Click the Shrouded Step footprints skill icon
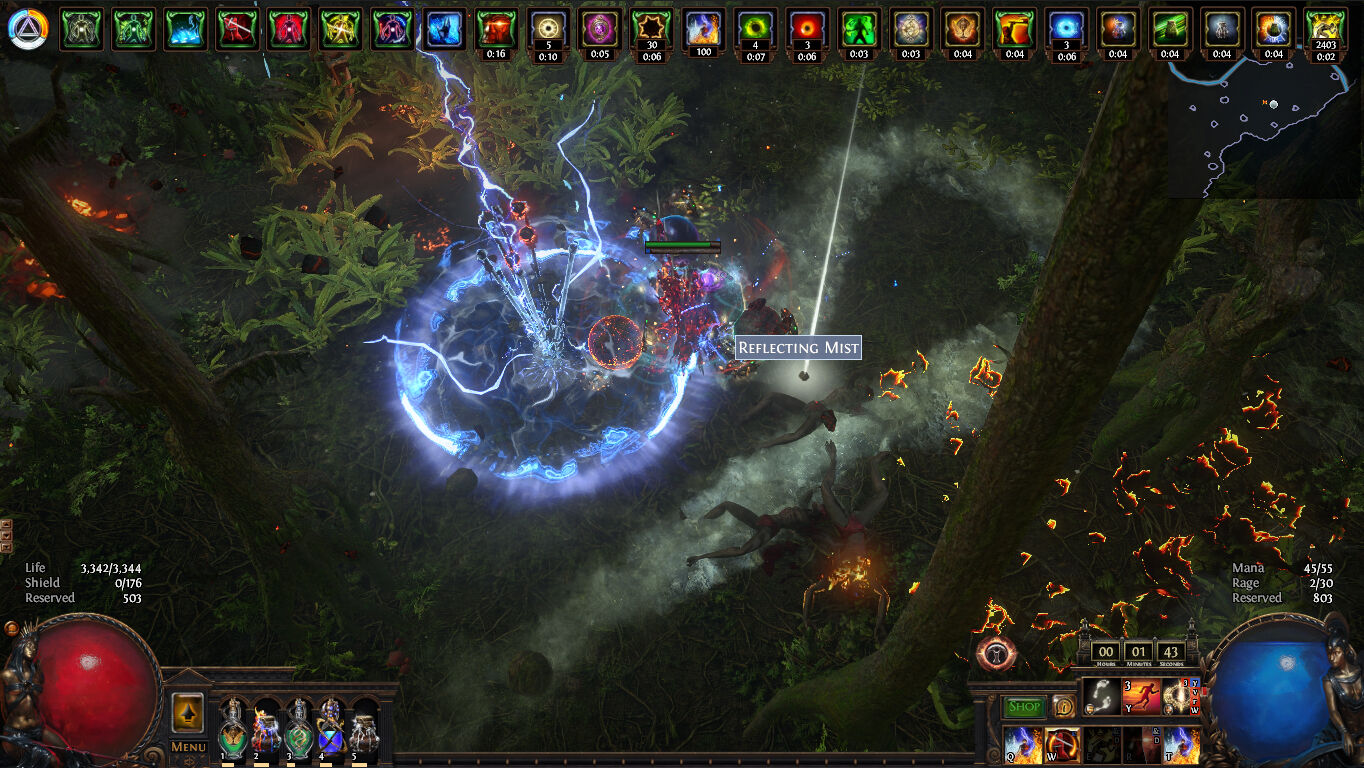 coord(1101,697)
